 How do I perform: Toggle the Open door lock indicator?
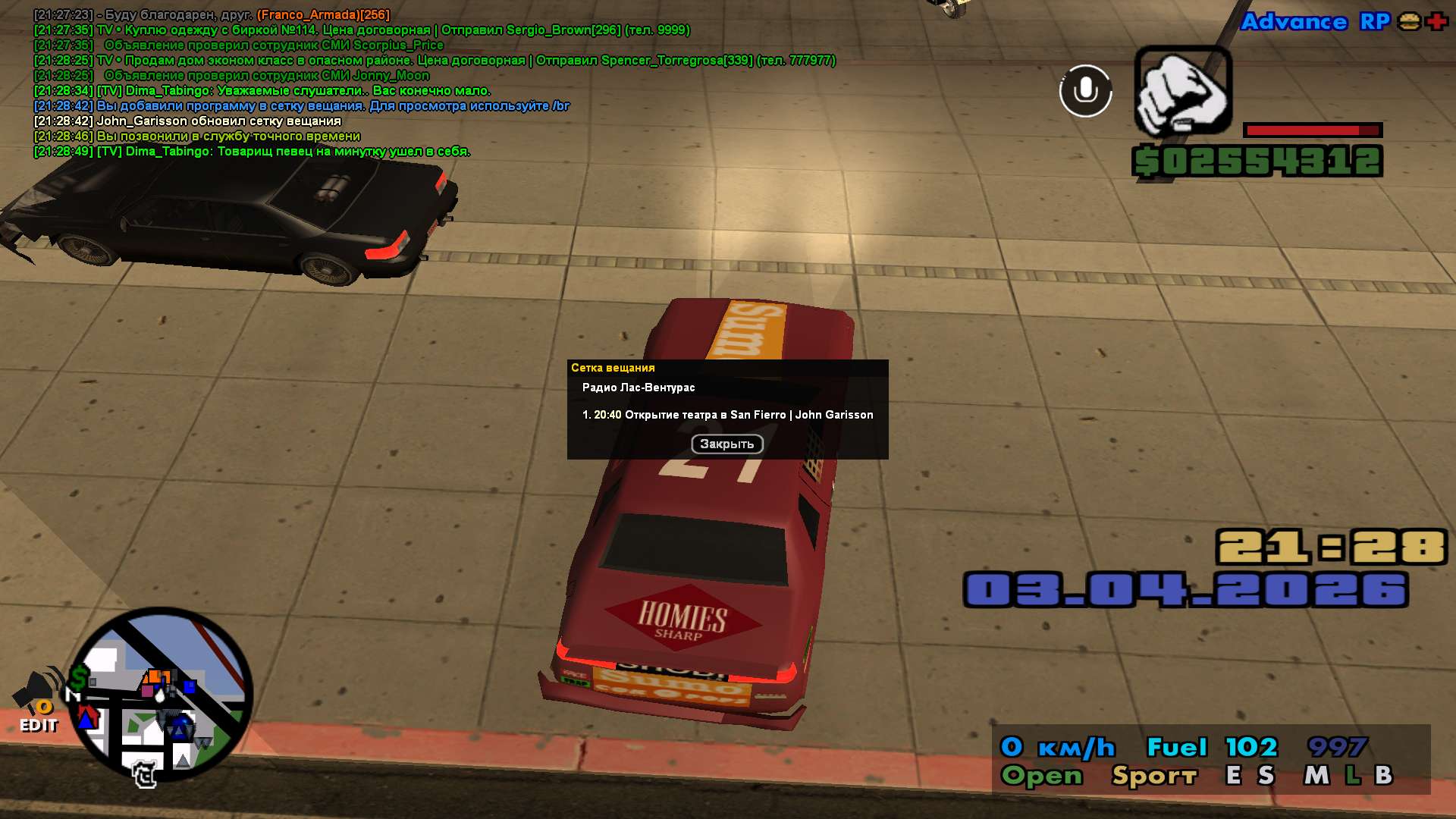[x=1041, y=776]
